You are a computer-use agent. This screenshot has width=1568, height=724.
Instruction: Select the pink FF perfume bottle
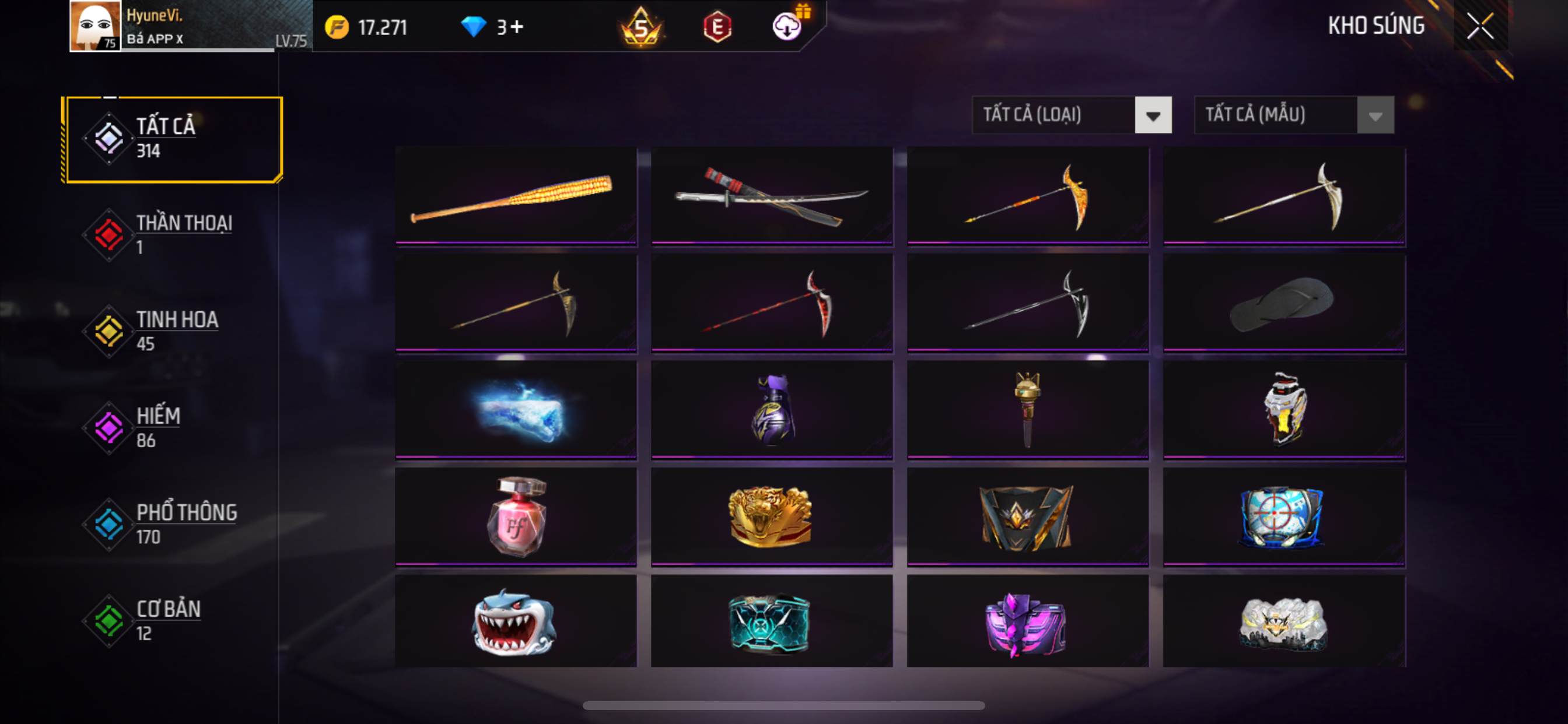click(516, 517)
